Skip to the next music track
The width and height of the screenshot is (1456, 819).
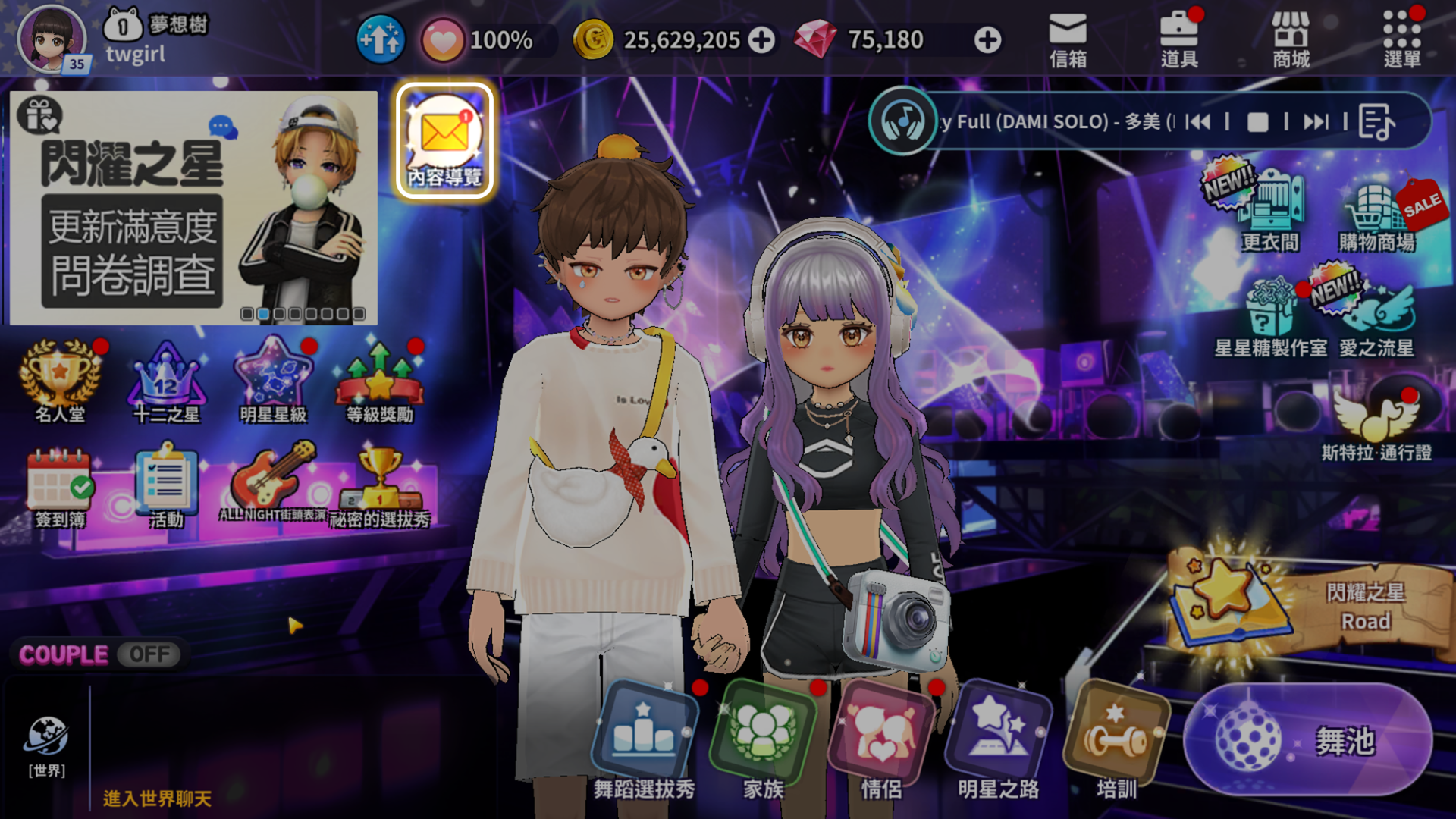click(1316, 122)
